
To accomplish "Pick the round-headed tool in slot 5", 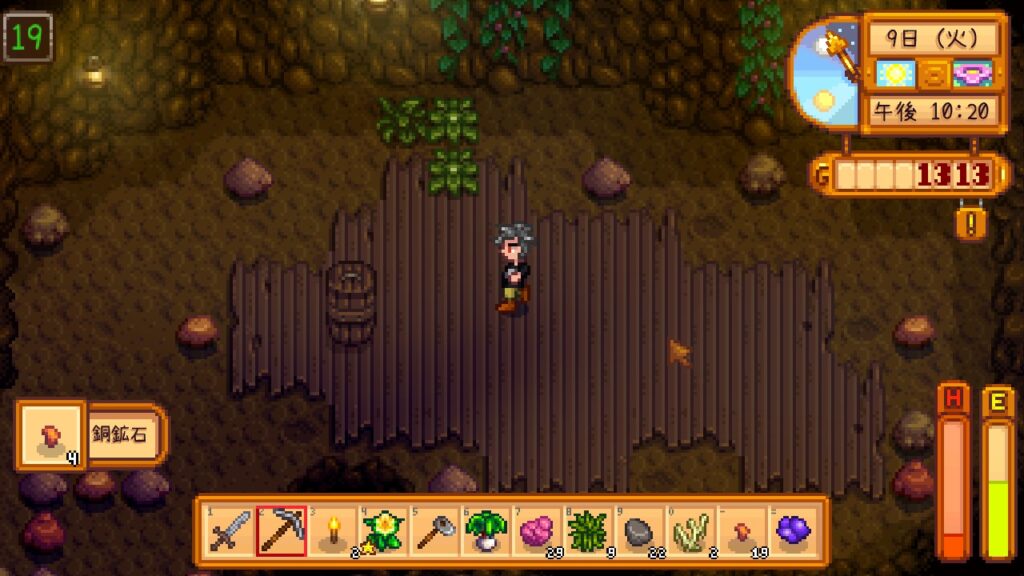I will click(x=435, y=530).
